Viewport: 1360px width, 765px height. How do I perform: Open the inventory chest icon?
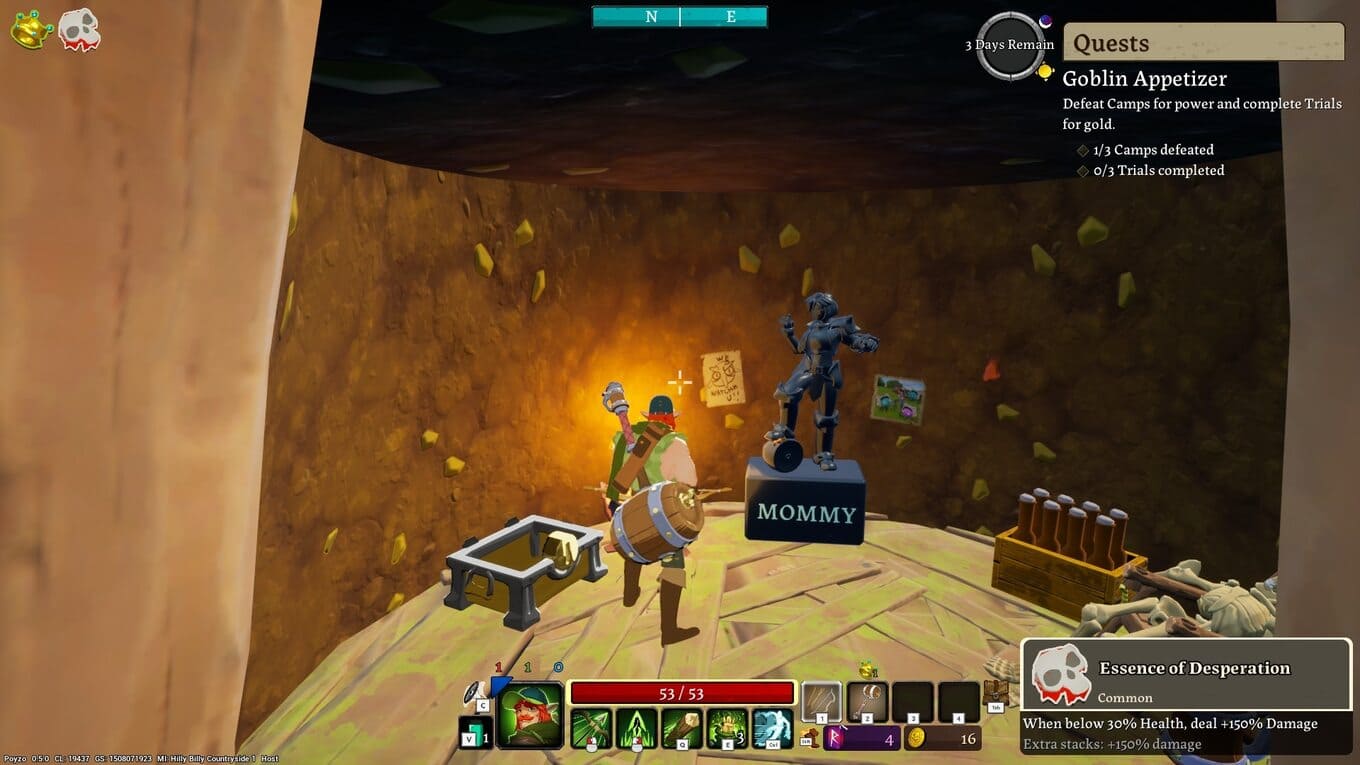[x=996, y=693]
